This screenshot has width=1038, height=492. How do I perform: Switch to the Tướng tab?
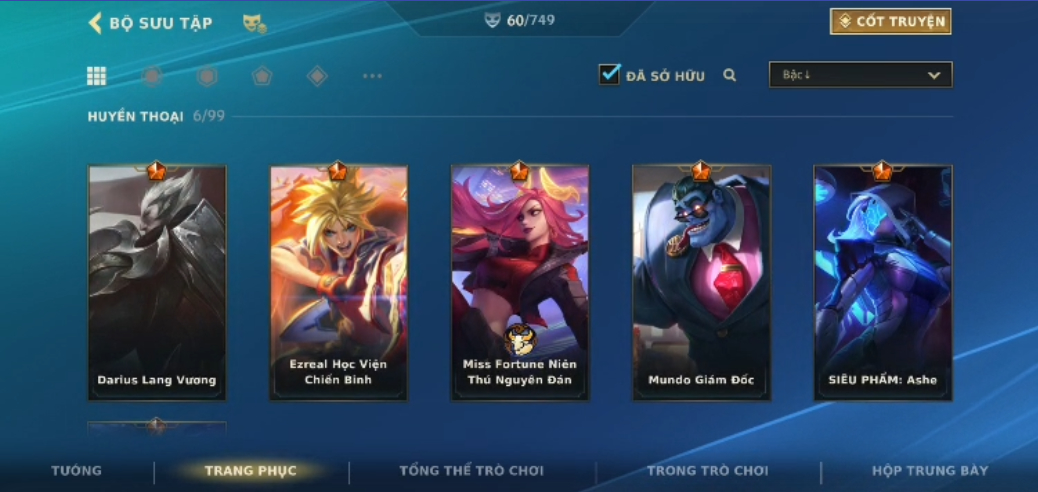point(77,471)
